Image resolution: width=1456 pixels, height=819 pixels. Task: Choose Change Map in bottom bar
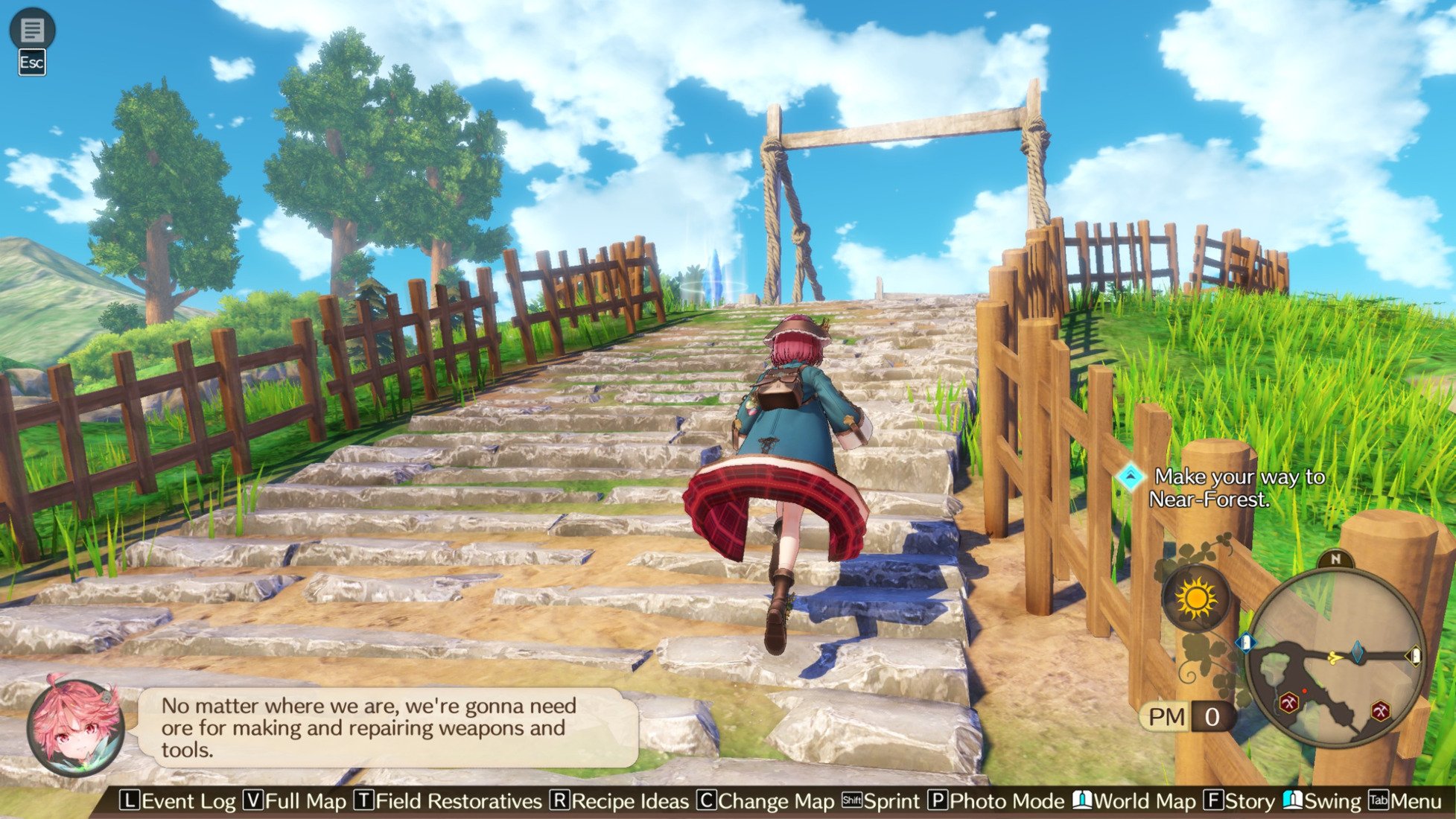coord(766,801)
